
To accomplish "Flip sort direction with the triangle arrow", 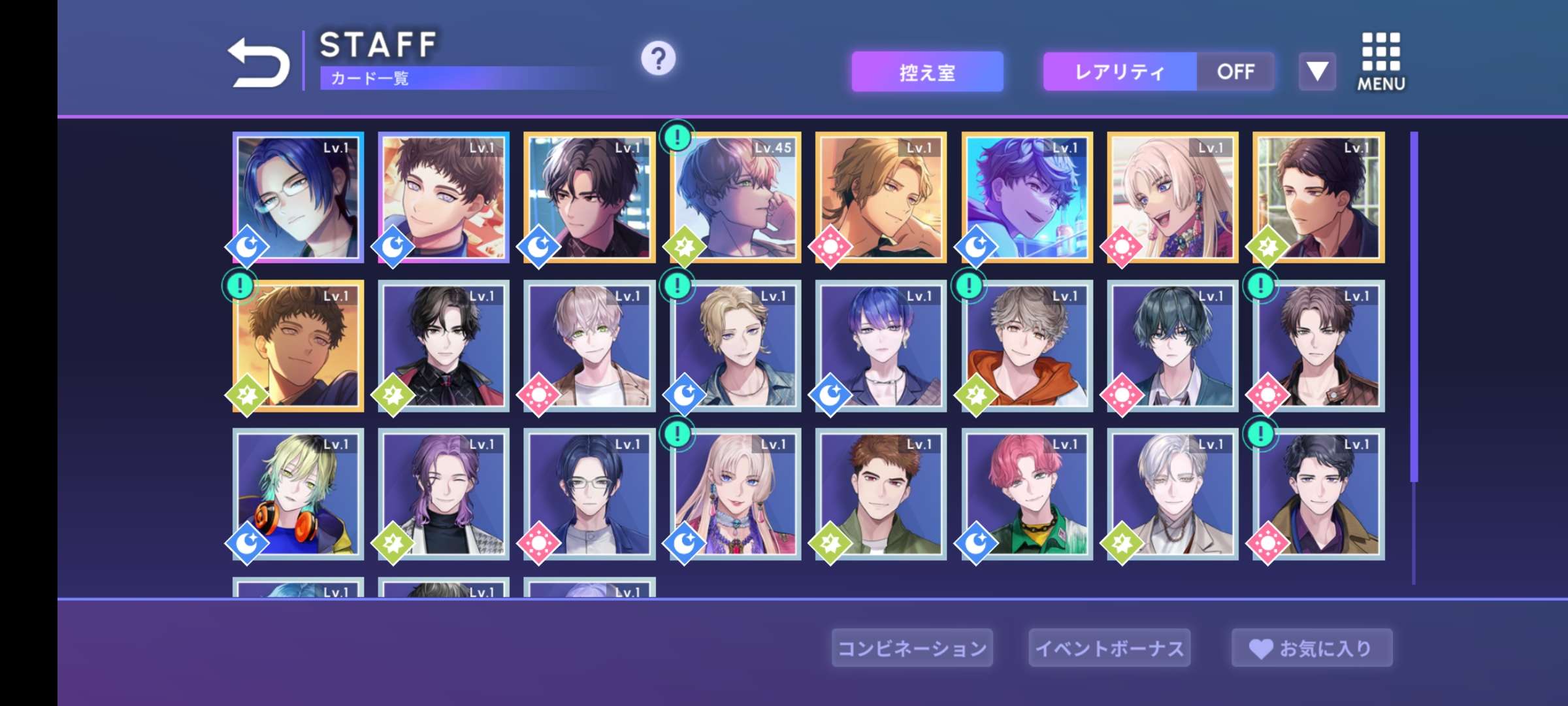I will pyautogui.click(x=1316, y=72).
